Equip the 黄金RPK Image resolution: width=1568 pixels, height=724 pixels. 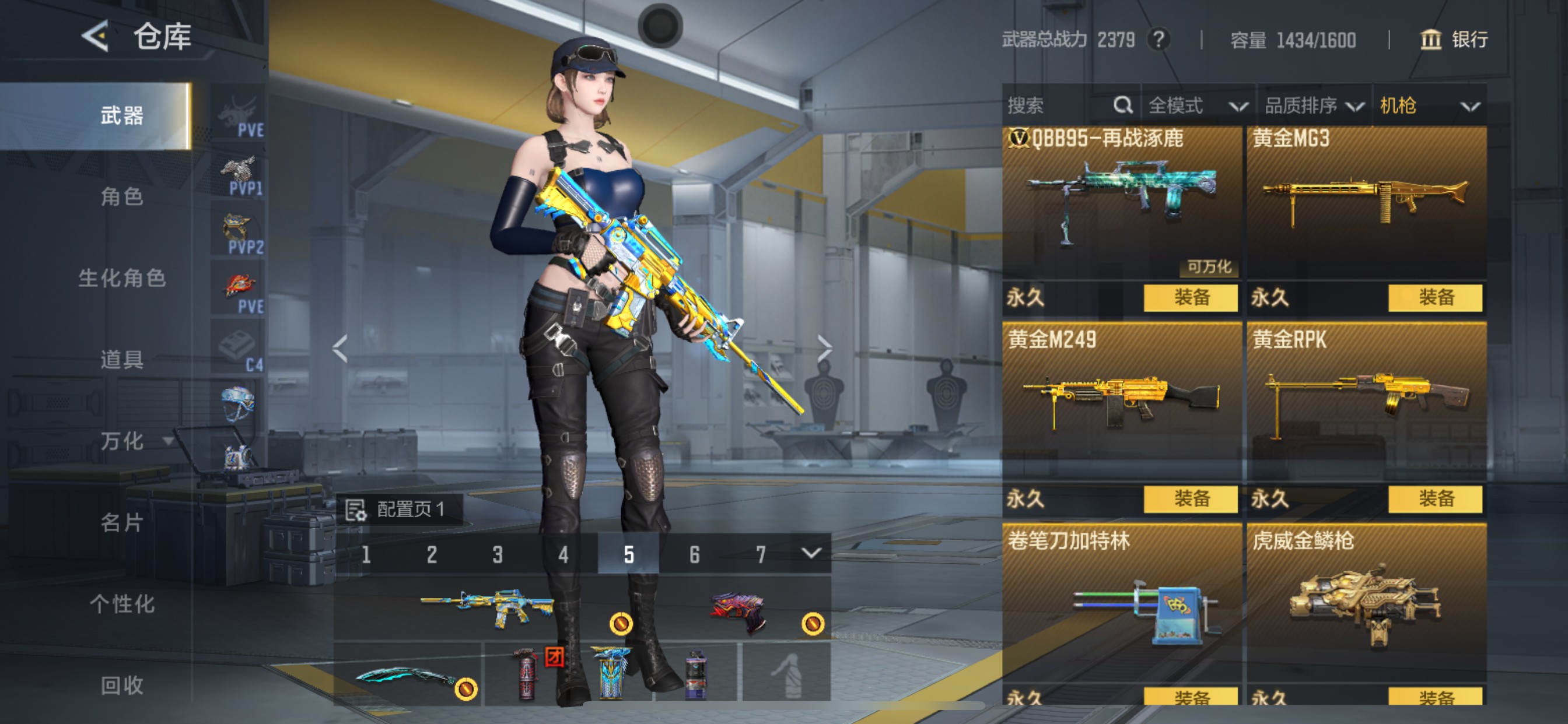(x=1434, y=499)
